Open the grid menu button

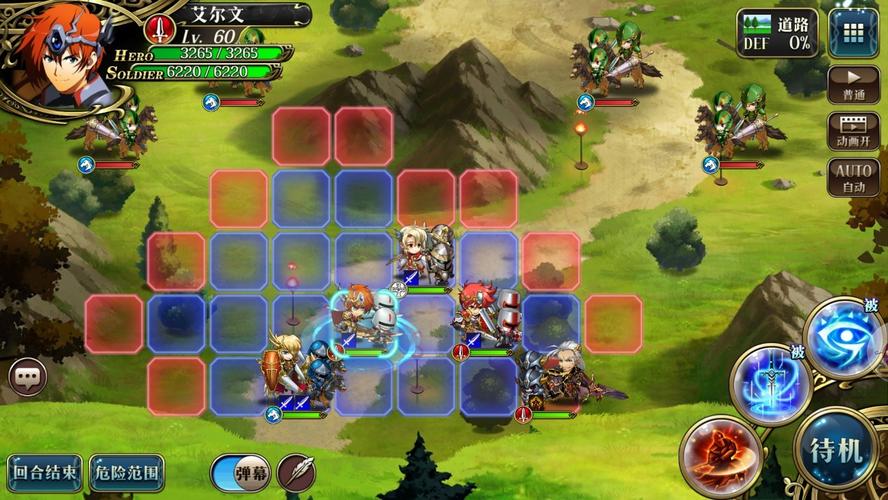[853, 33]
